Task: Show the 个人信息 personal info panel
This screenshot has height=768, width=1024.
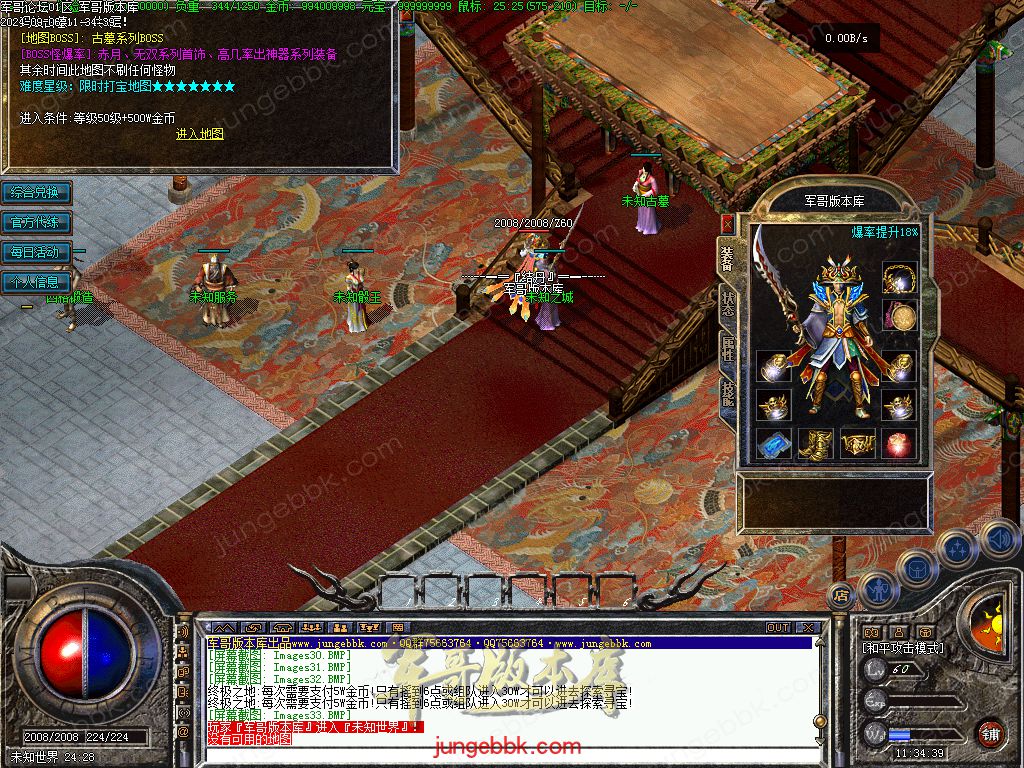Action: point(36,282)
